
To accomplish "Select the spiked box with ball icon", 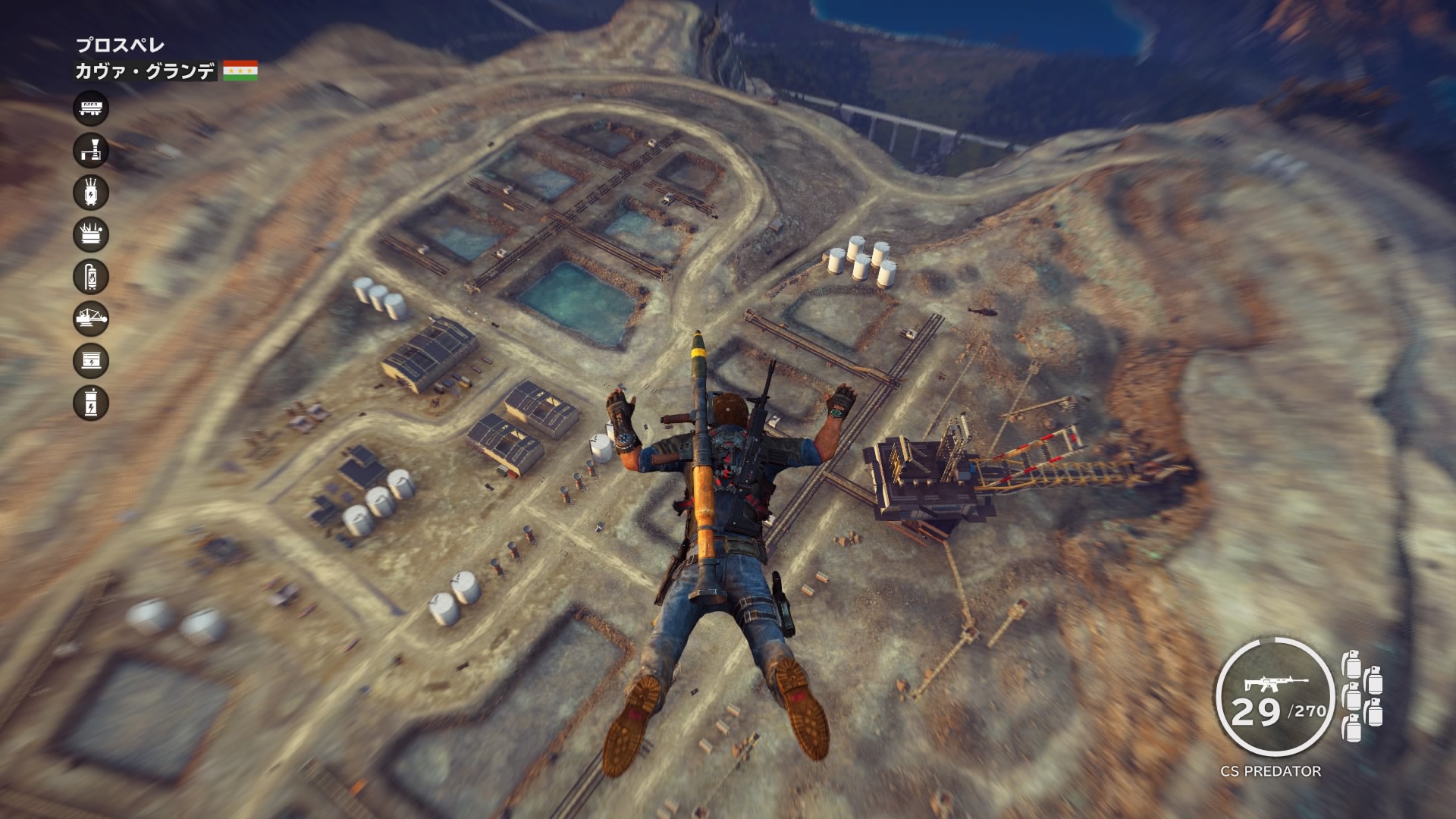I will click(x=91, y=235).
